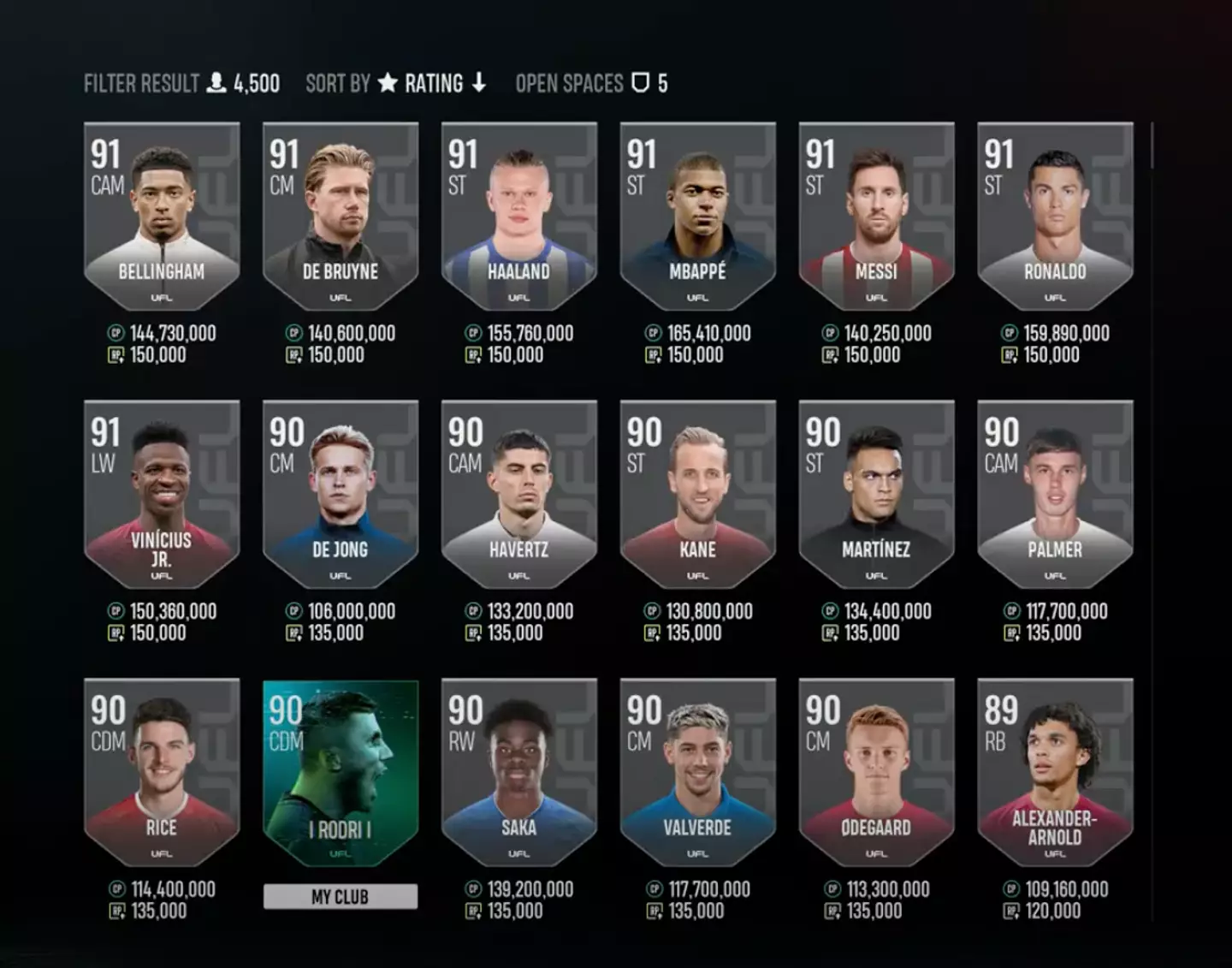Pick the Haaland striker card

click(518, 214)
